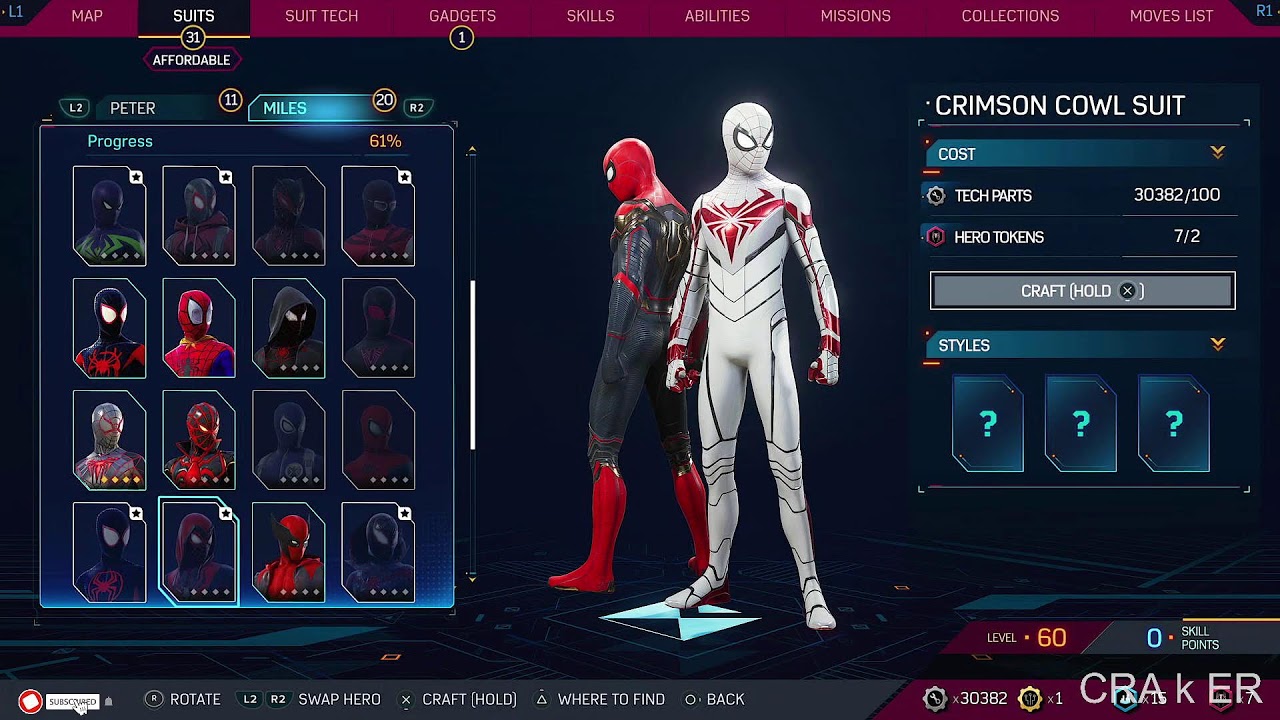This screenshot has height=720, width=1280.
Task: Open the Moves List tab
Action: coord(1171,16)
